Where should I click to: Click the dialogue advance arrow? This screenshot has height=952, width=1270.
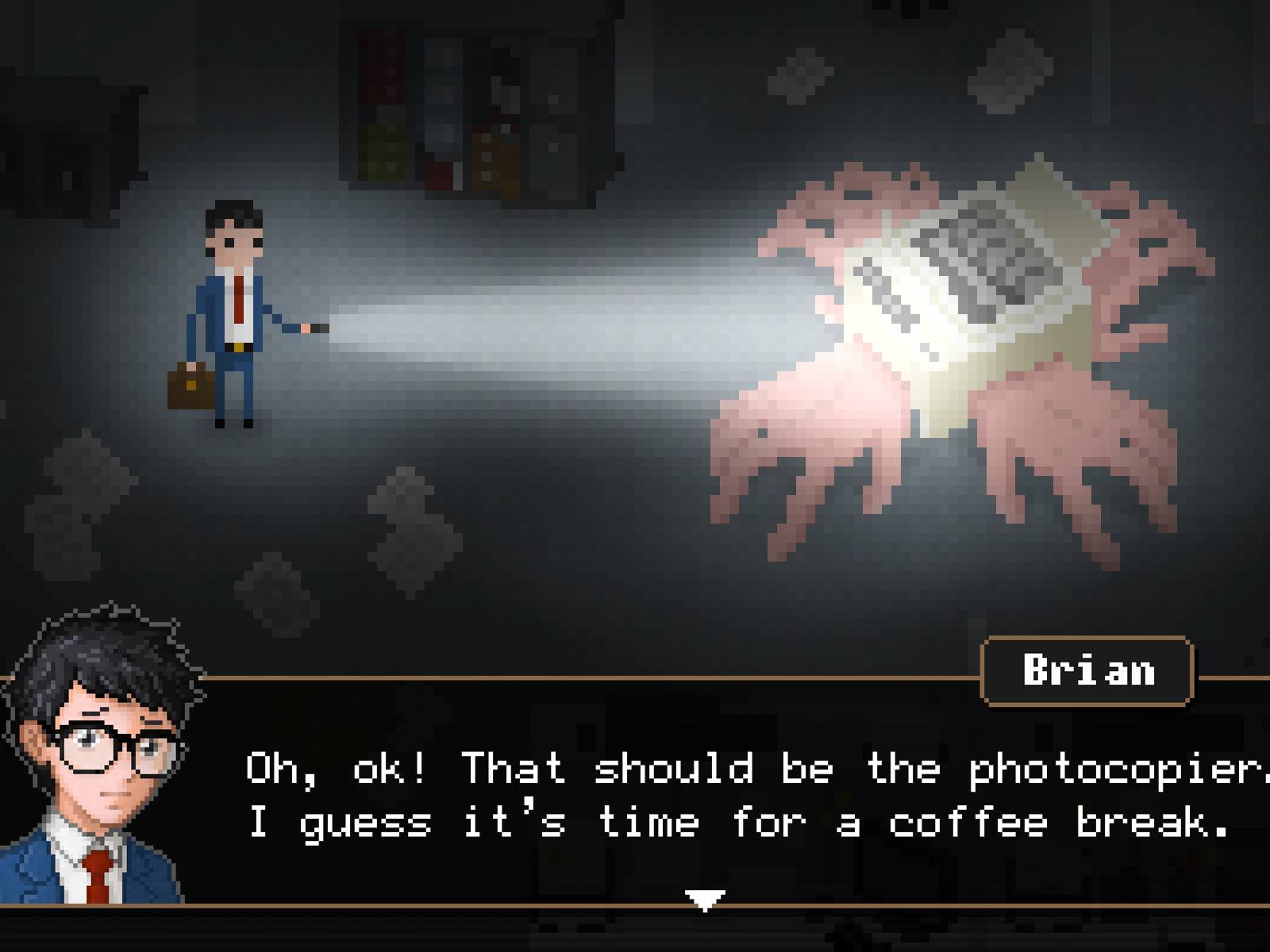point(706,899)
